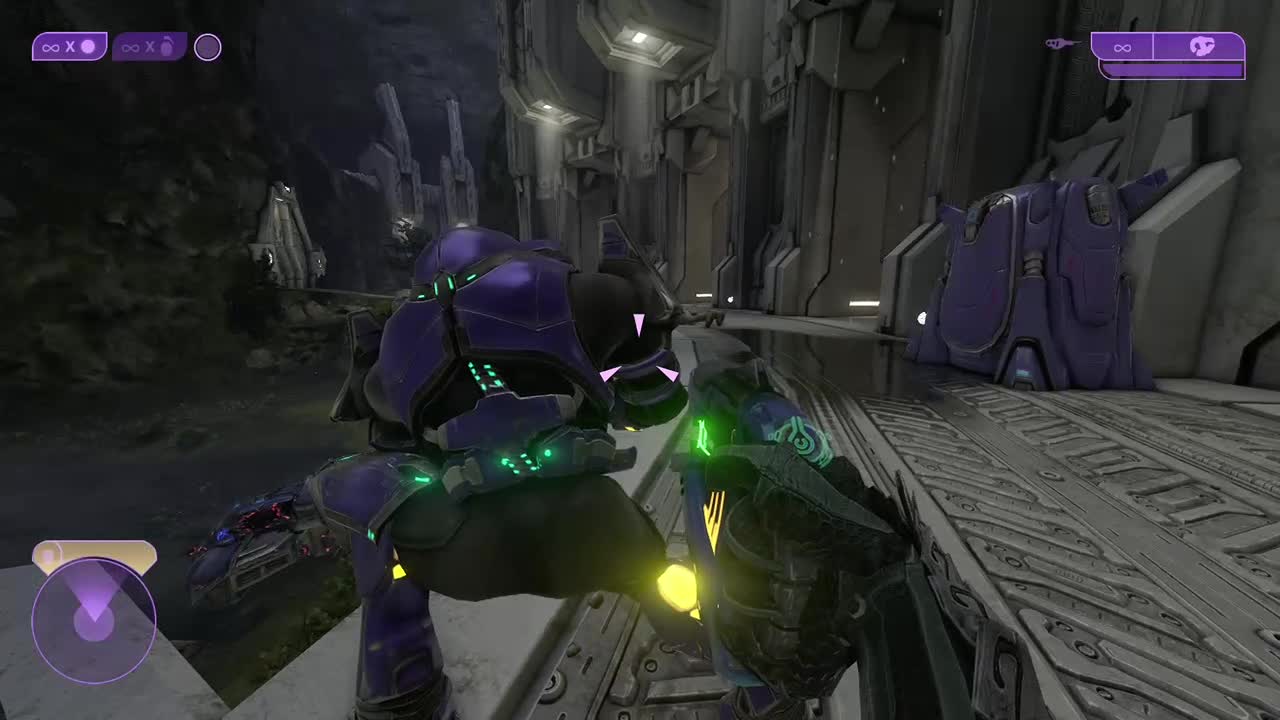Click the round indicator beside the grenades
The width and height of the screenshot is (1280, 720).
(207, 47)
